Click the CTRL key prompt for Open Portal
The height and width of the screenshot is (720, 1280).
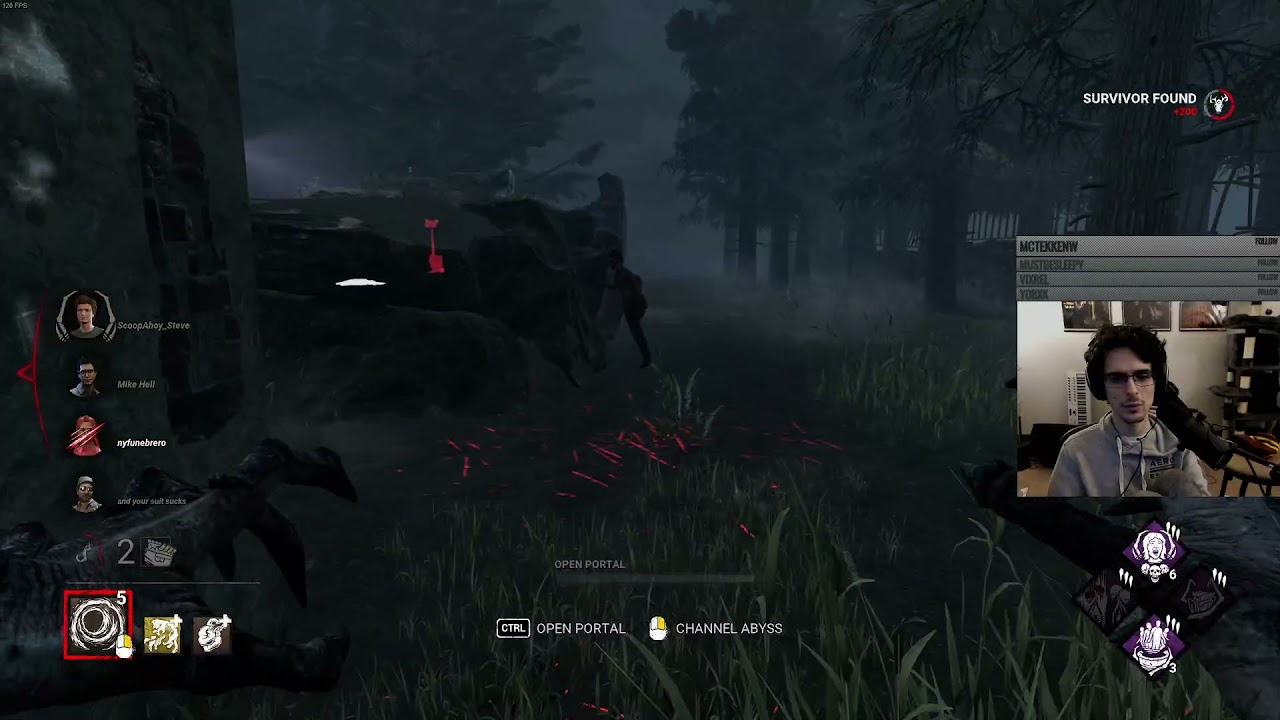click(511, 628)
